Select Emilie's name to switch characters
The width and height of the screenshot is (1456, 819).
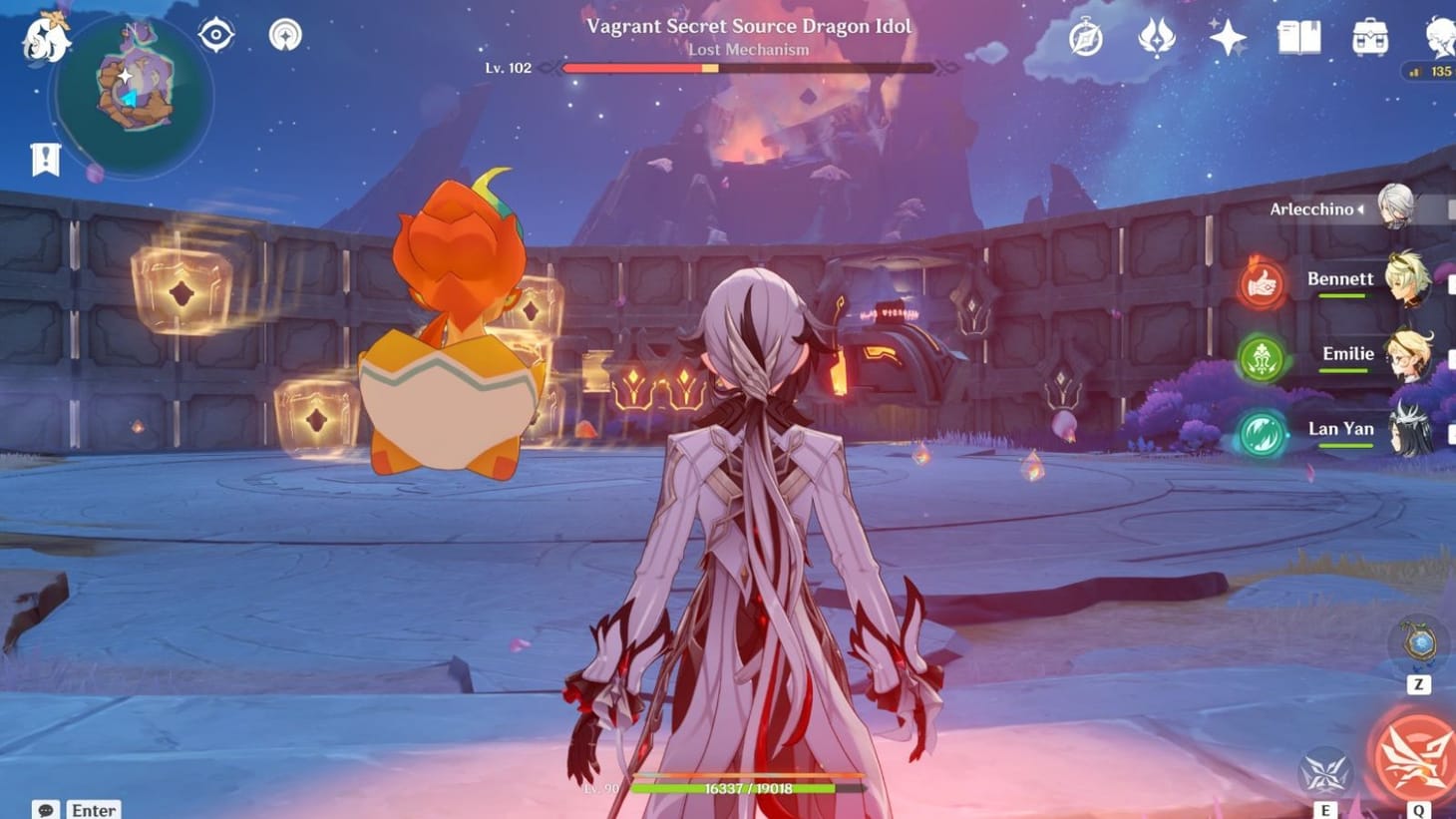tap(1350, 354)
